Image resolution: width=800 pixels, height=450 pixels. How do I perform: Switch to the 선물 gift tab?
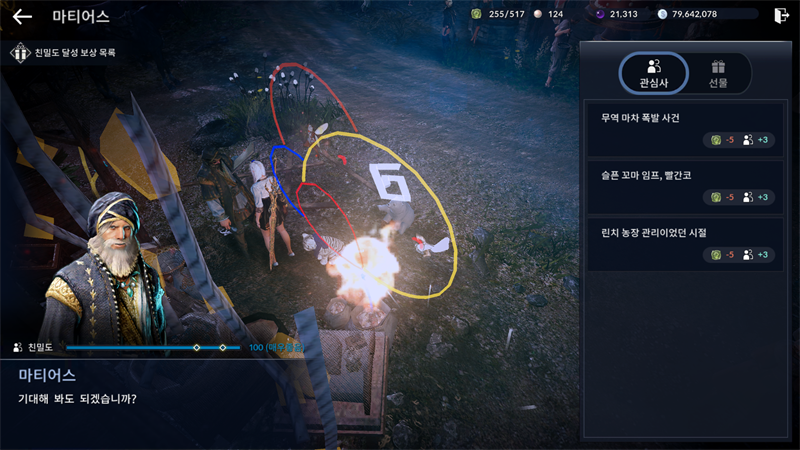[717, 73]
